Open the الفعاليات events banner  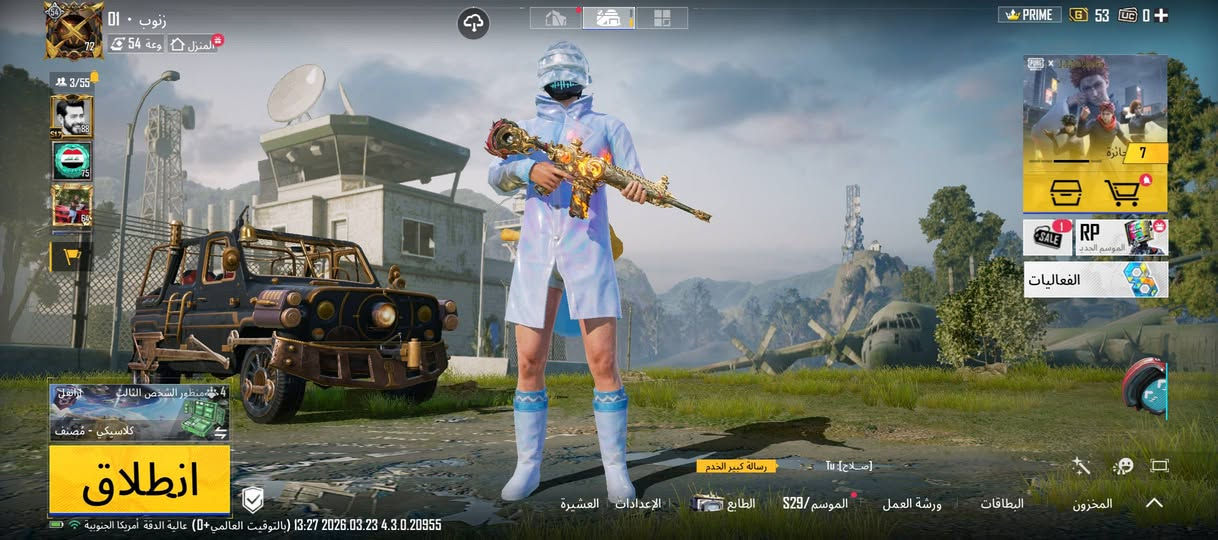pos(1095,280)
